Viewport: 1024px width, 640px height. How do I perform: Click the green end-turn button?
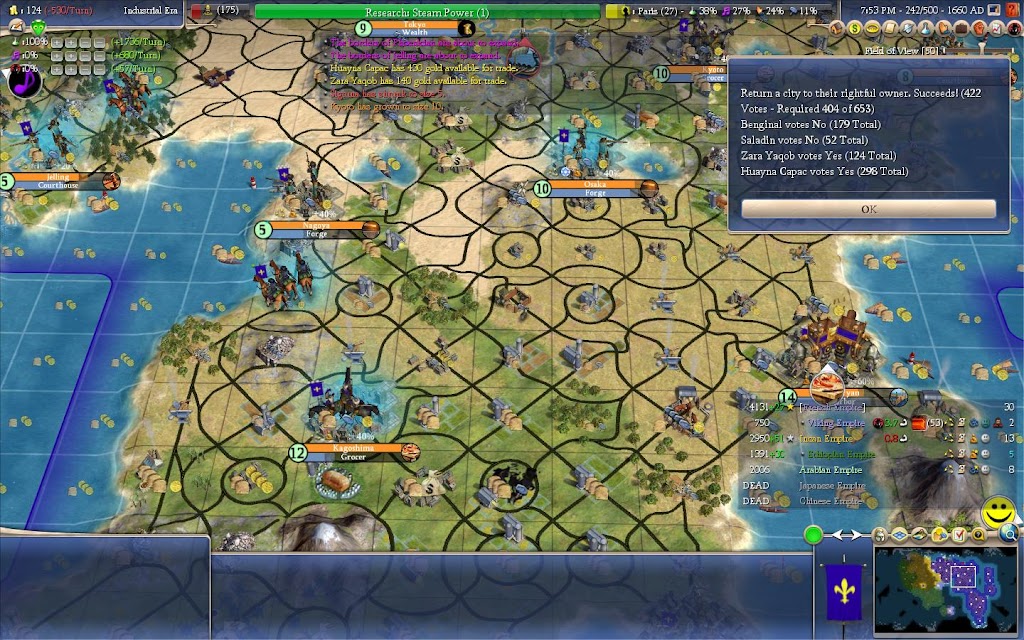[814, 535]
